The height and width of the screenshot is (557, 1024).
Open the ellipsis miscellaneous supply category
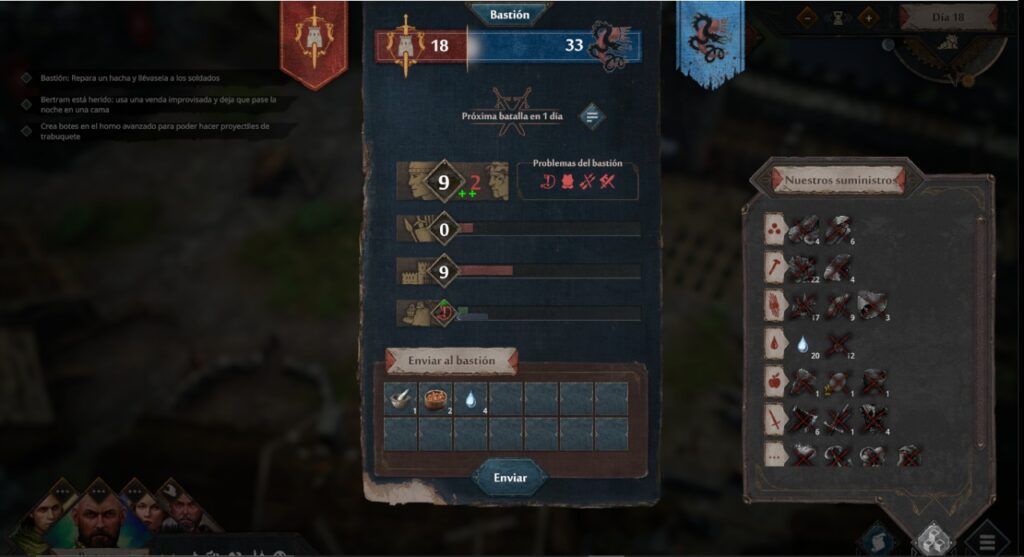(x=776, y=455)
